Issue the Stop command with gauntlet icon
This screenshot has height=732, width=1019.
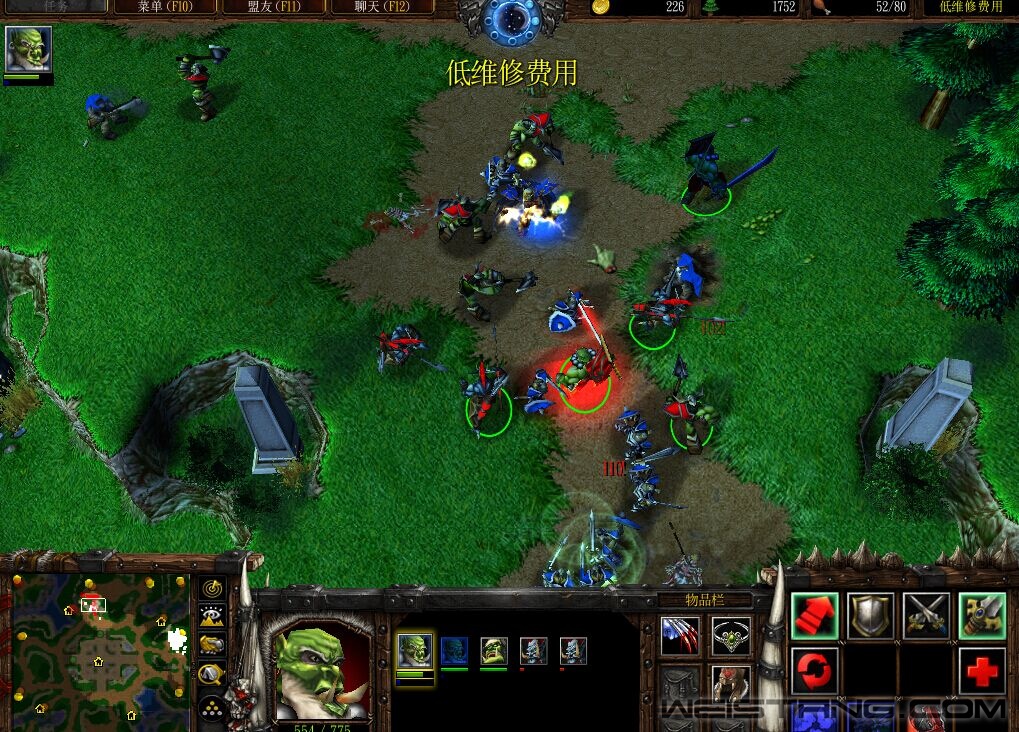point(982,615)
